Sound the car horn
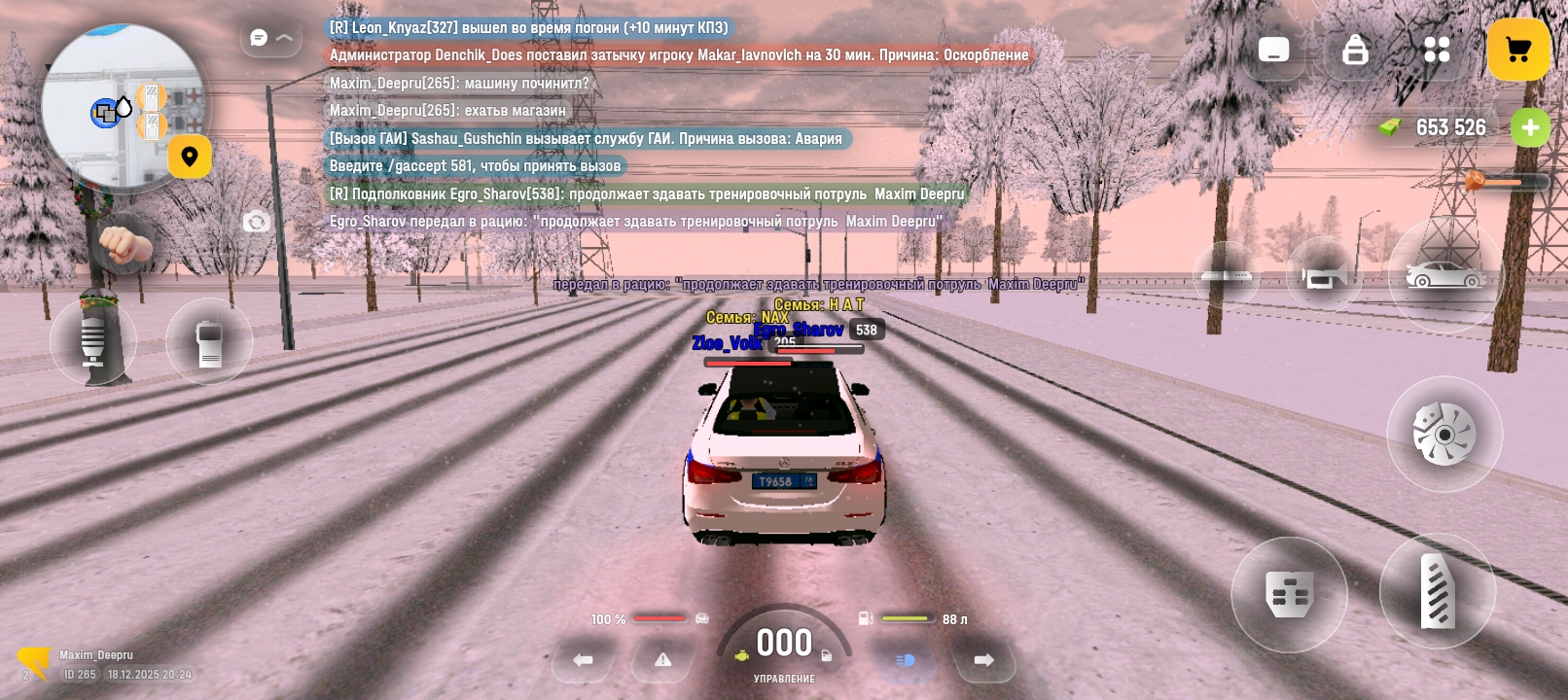 (1324, 276)
